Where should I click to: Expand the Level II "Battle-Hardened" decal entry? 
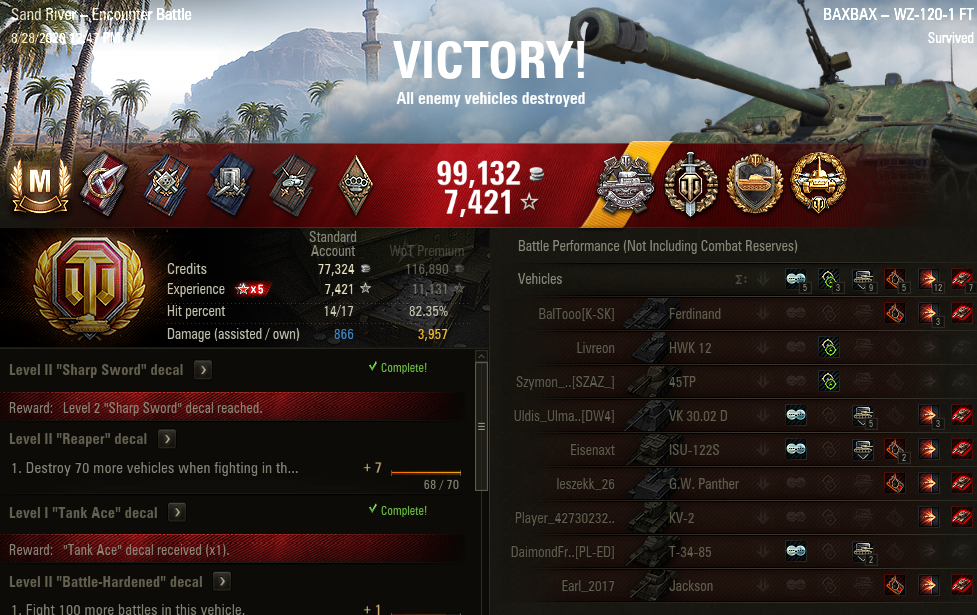(x=222, y=582)
